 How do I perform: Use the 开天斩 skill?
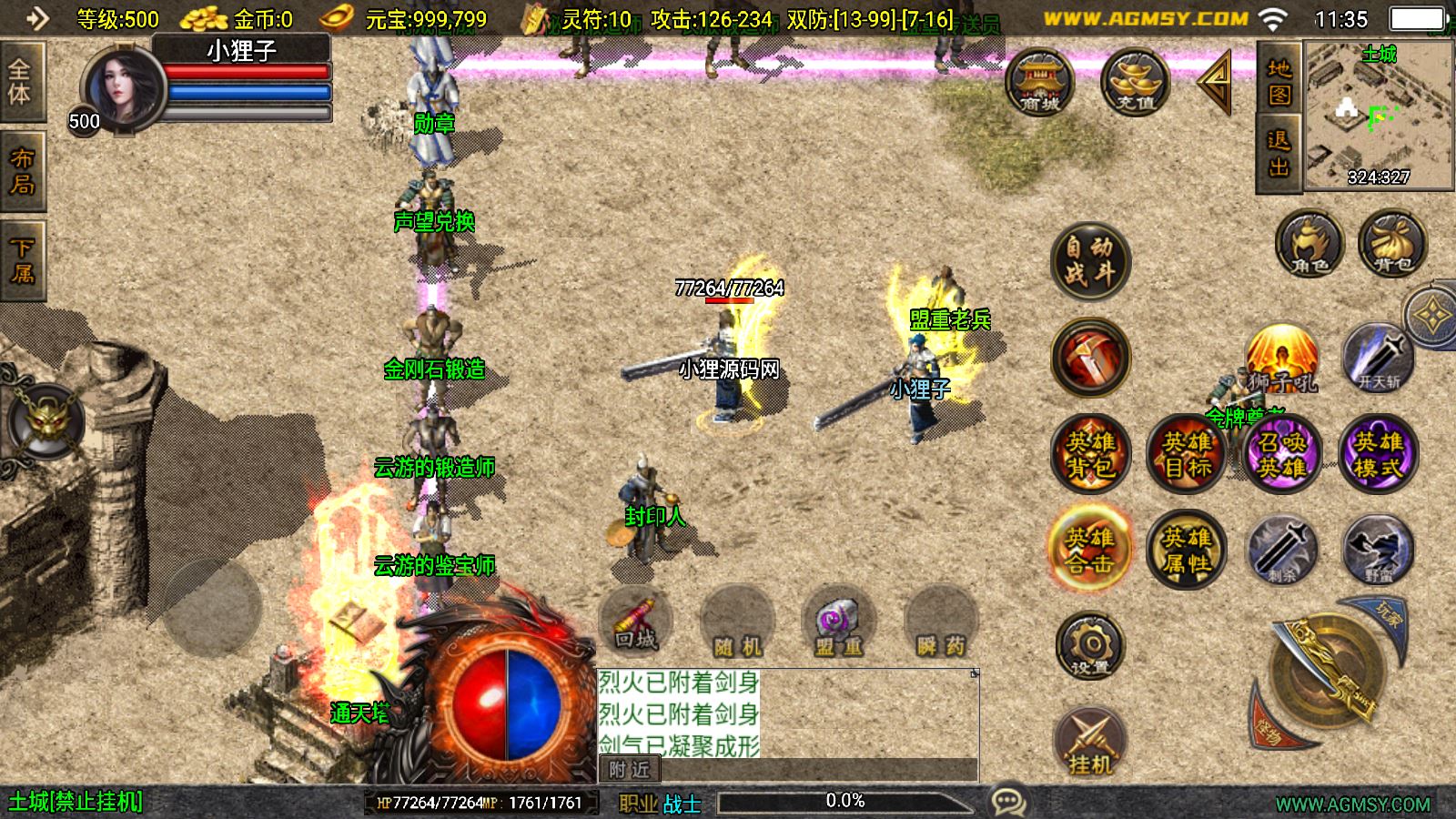click(x=1378, y=359)
